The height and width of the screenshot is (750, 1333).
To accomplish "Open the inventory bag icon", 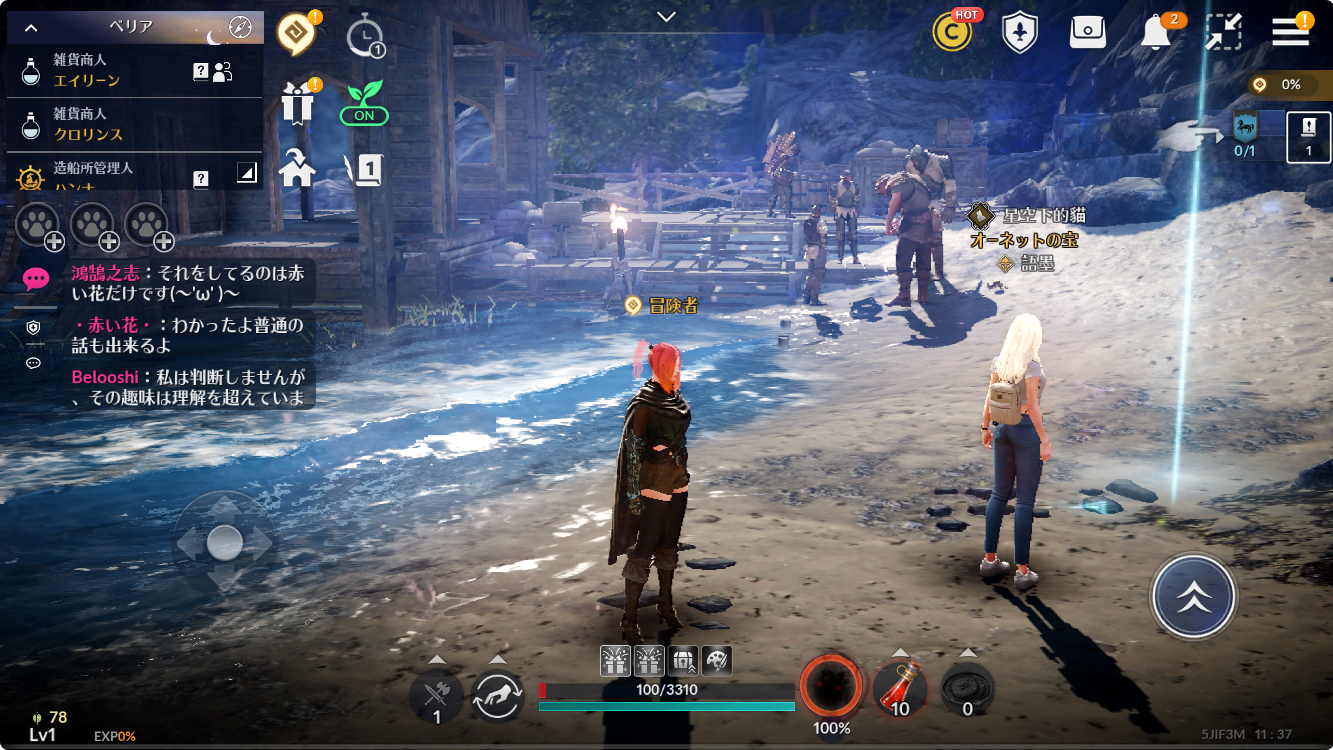I will (x=1087, y=32).
